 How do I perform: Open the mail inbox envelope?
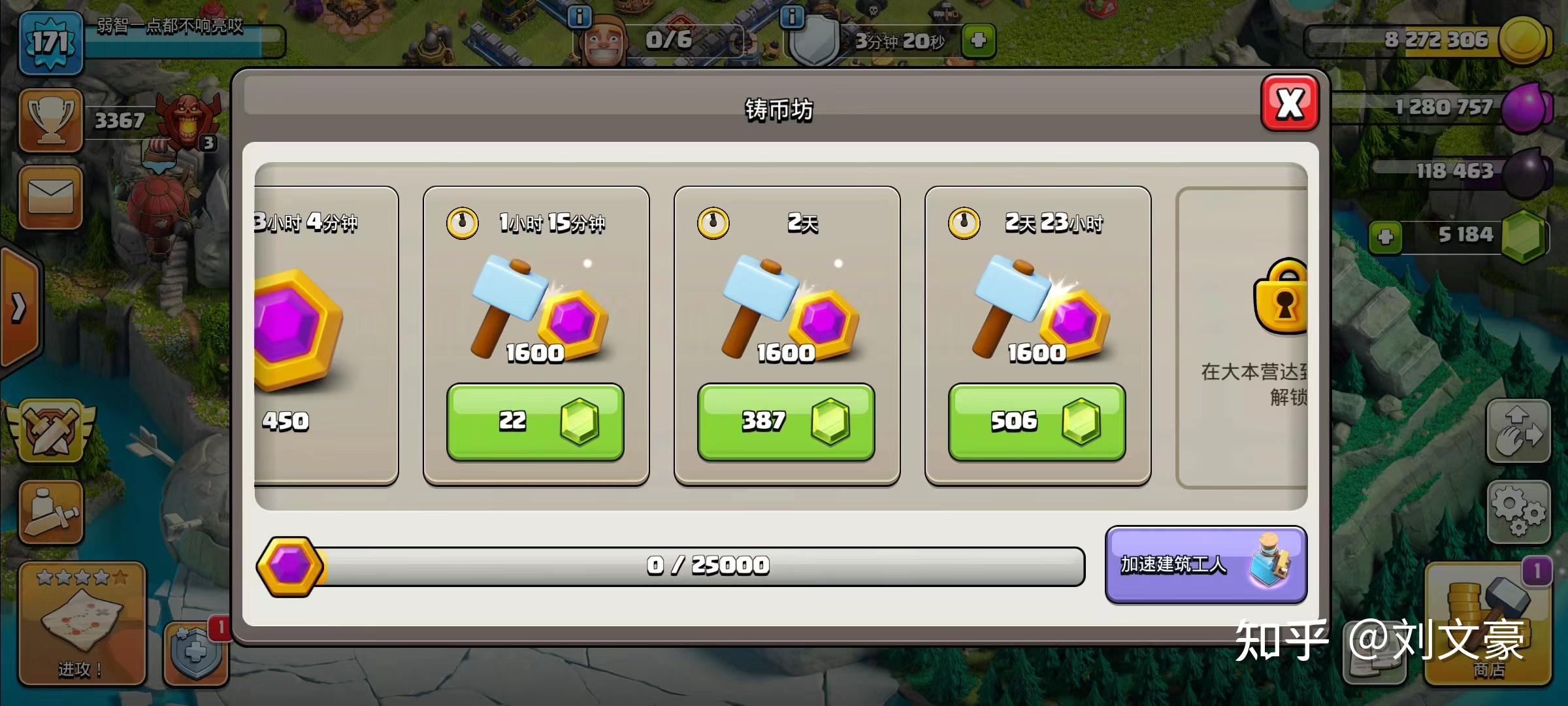pyautogui.click(x=50, y=196)
